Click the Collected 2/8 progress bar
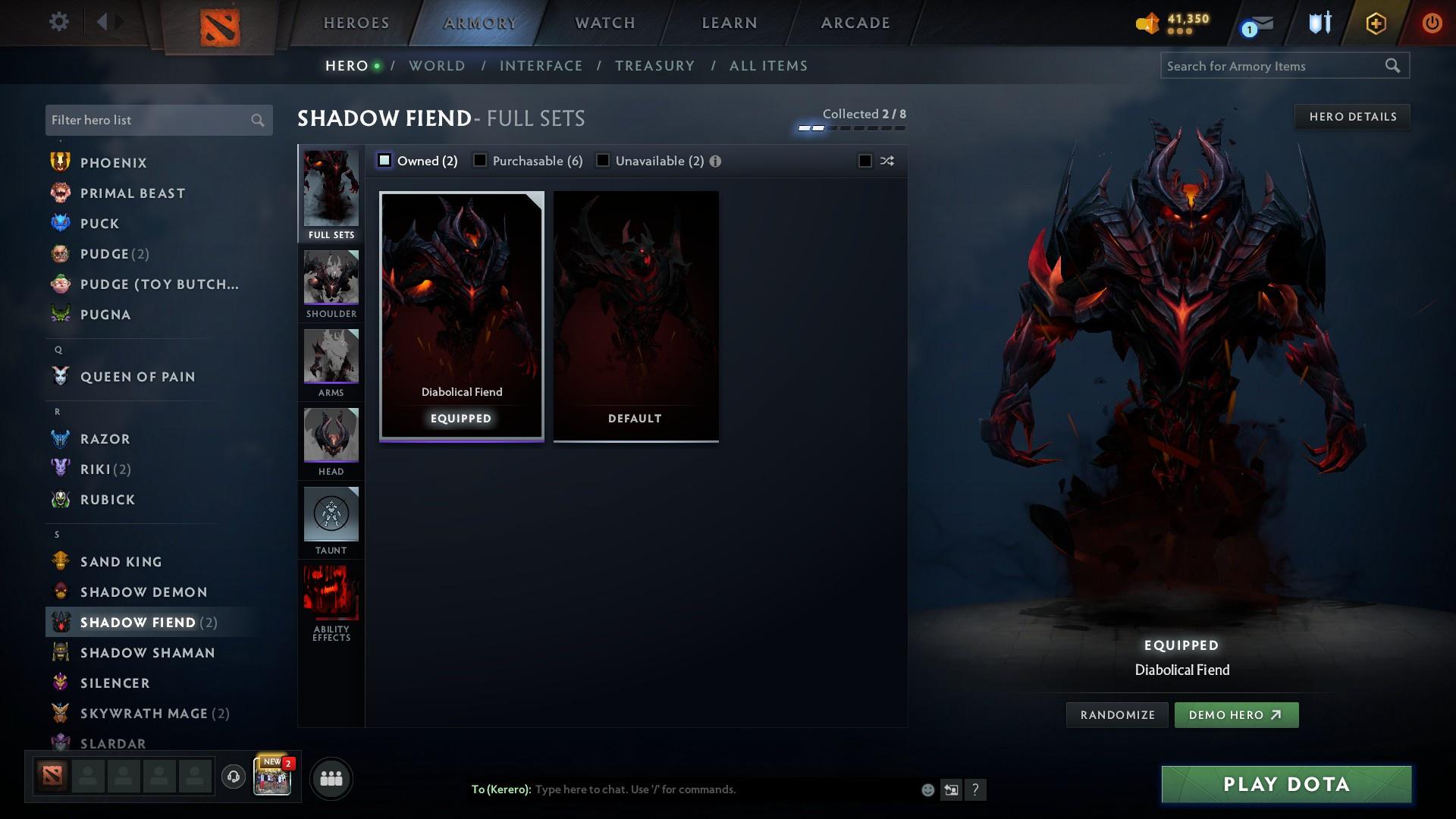1456x819 pixels. click(849, 127)
